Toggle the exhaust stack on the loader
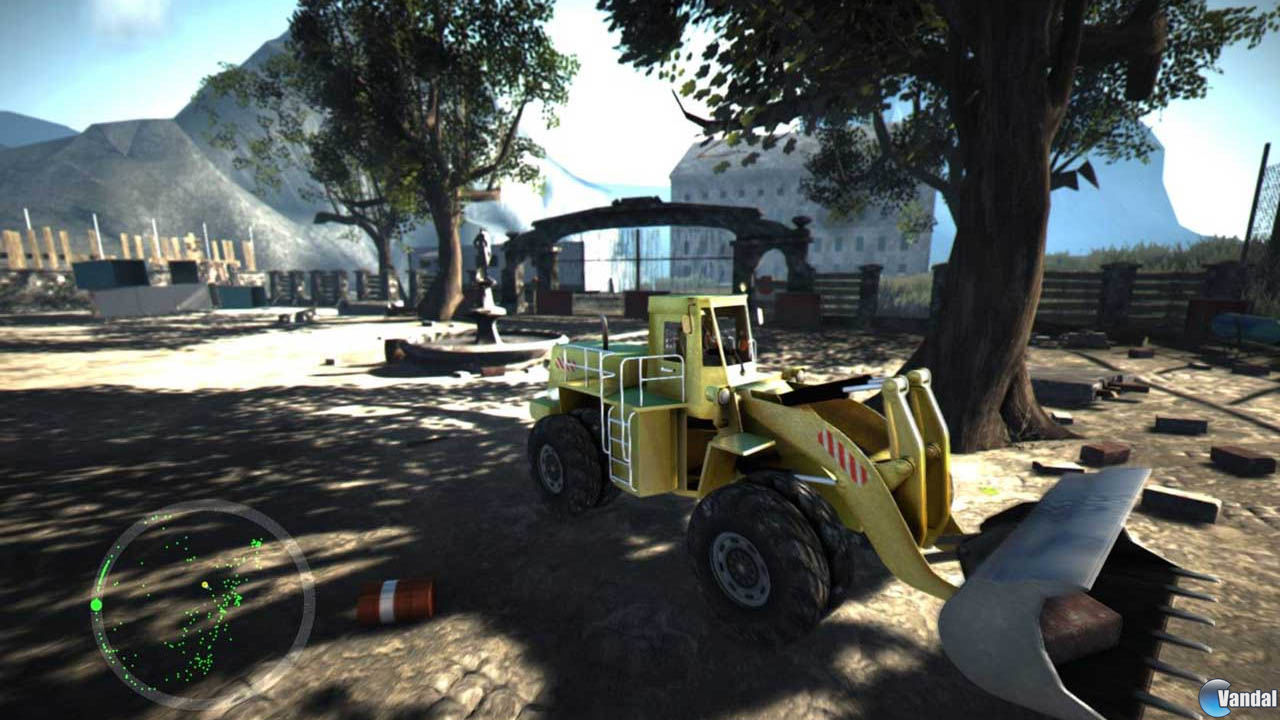1280x720 pixels. [x=606, y=330]
